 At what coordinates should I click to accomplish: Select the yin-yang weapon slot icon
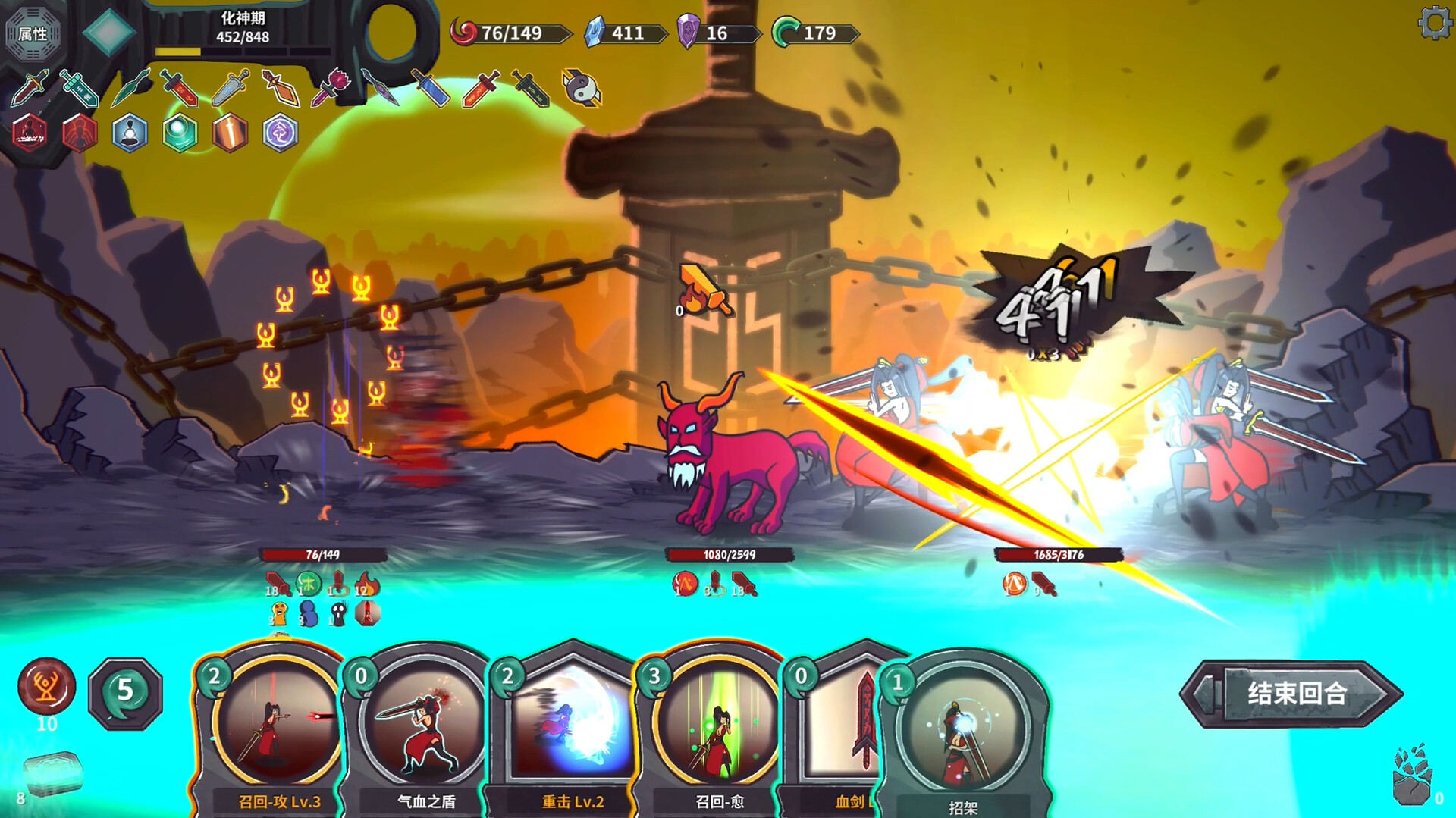(x=582, y=87)
